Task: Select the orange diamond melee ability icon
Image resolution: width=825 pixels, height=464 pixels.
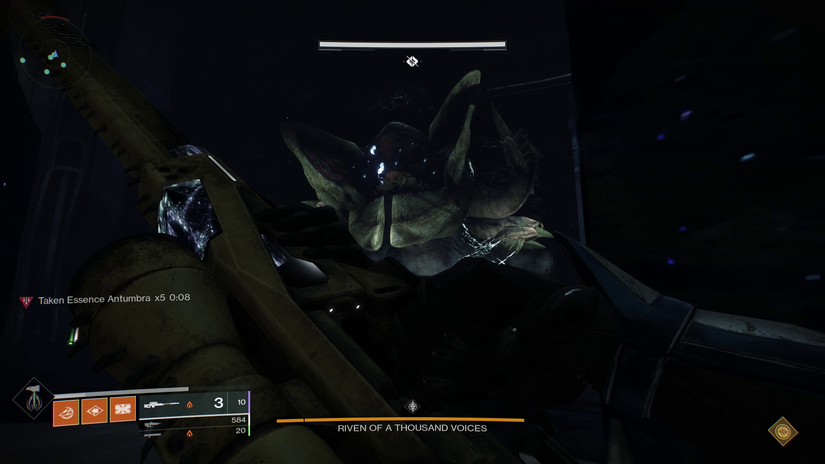Action: point(94,410)
